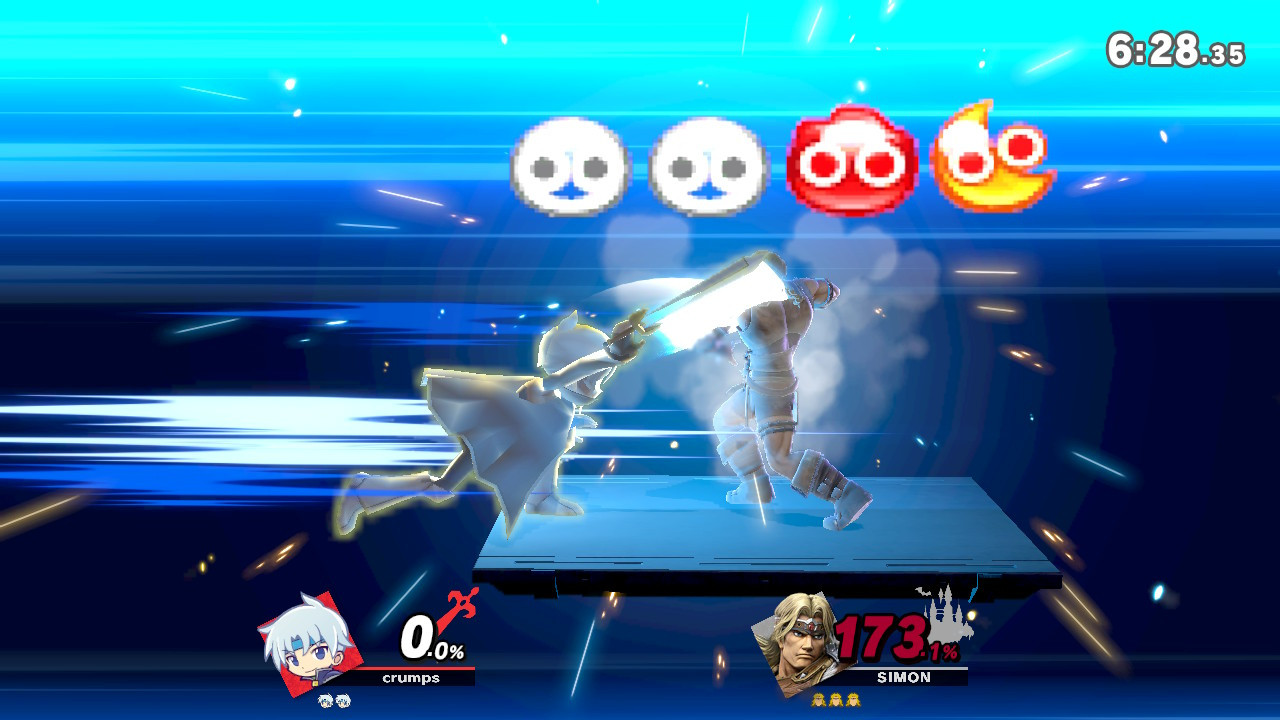This screenshot has width=1280, height=720.
Task: Click the bat silhouette above the castle emblem
Action: tap(921, 592)
